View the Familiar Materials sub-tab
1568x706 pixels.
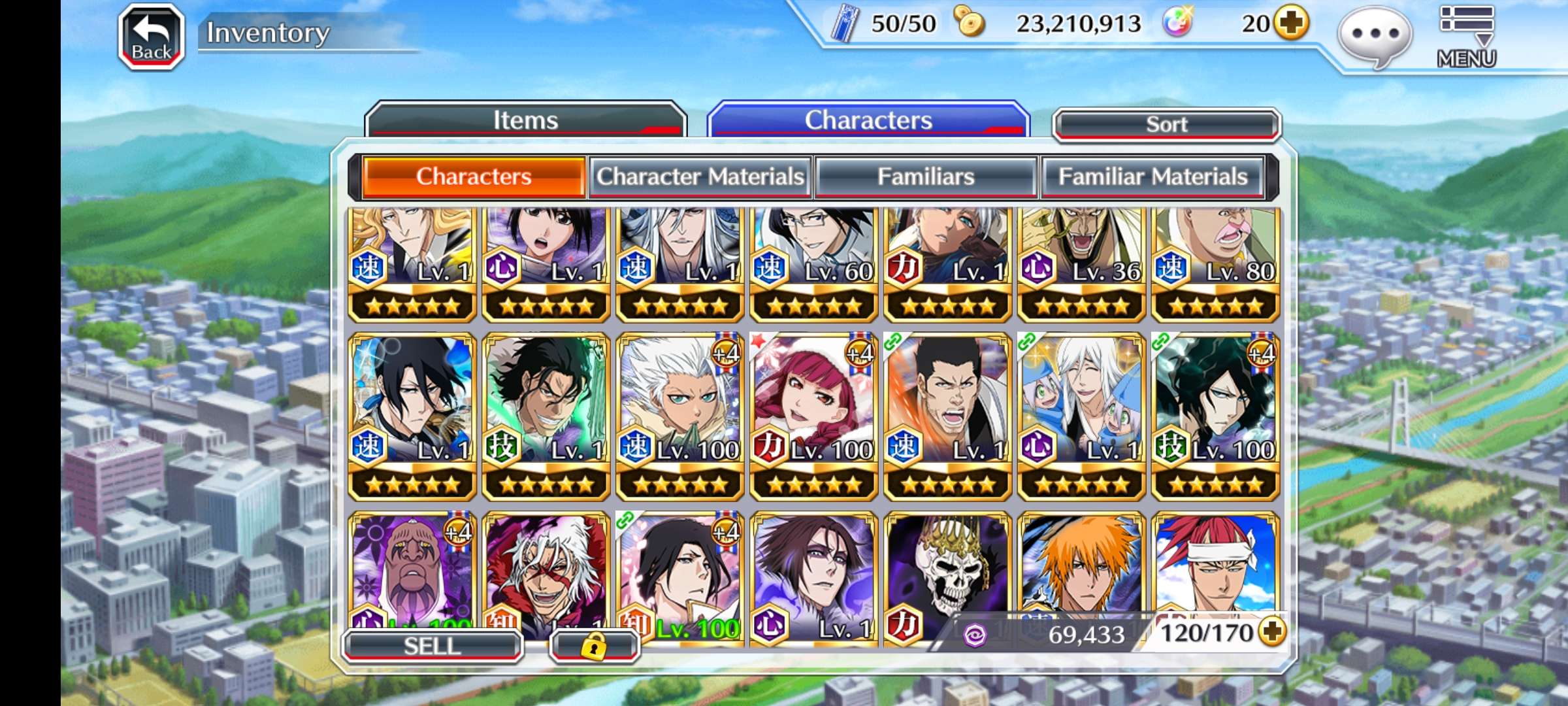[x=1152, y=176]
